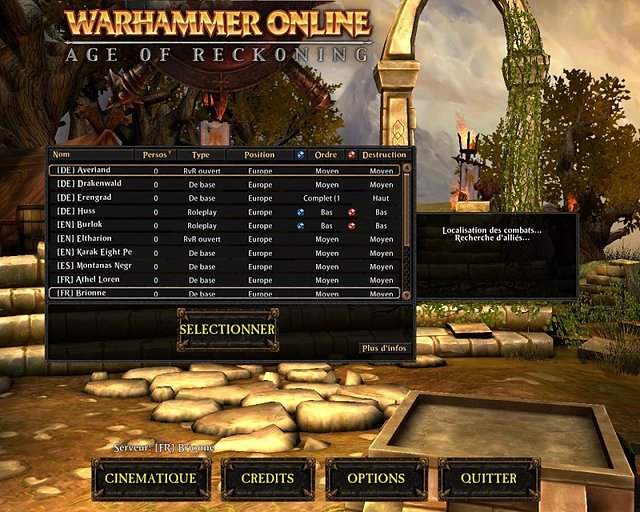
Task: Pick the [EN] Karak Eight Peaks server
Action: click(224, 253)
